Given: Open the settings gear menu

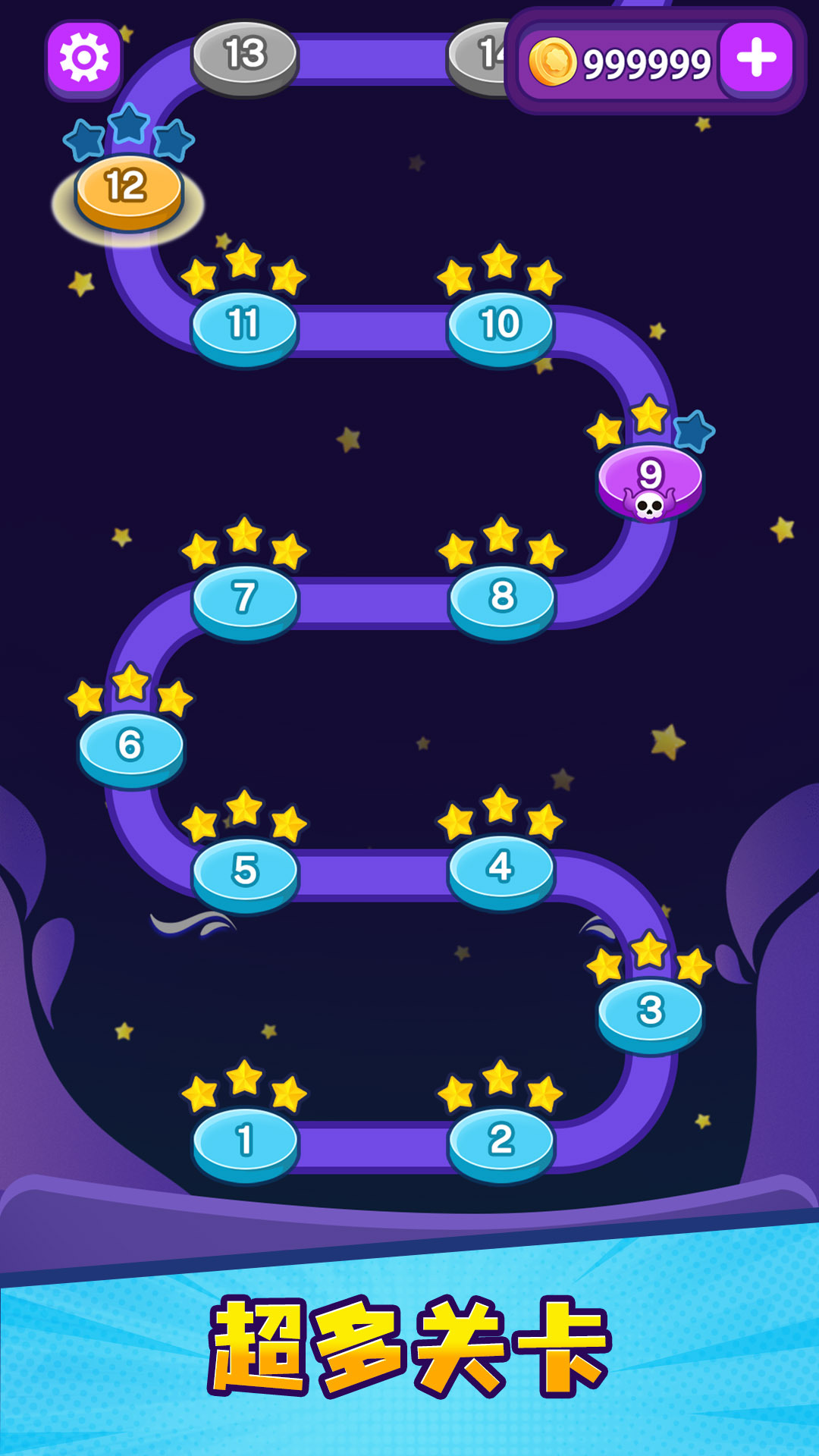Looking at the screenshot, I should (84, 58).
